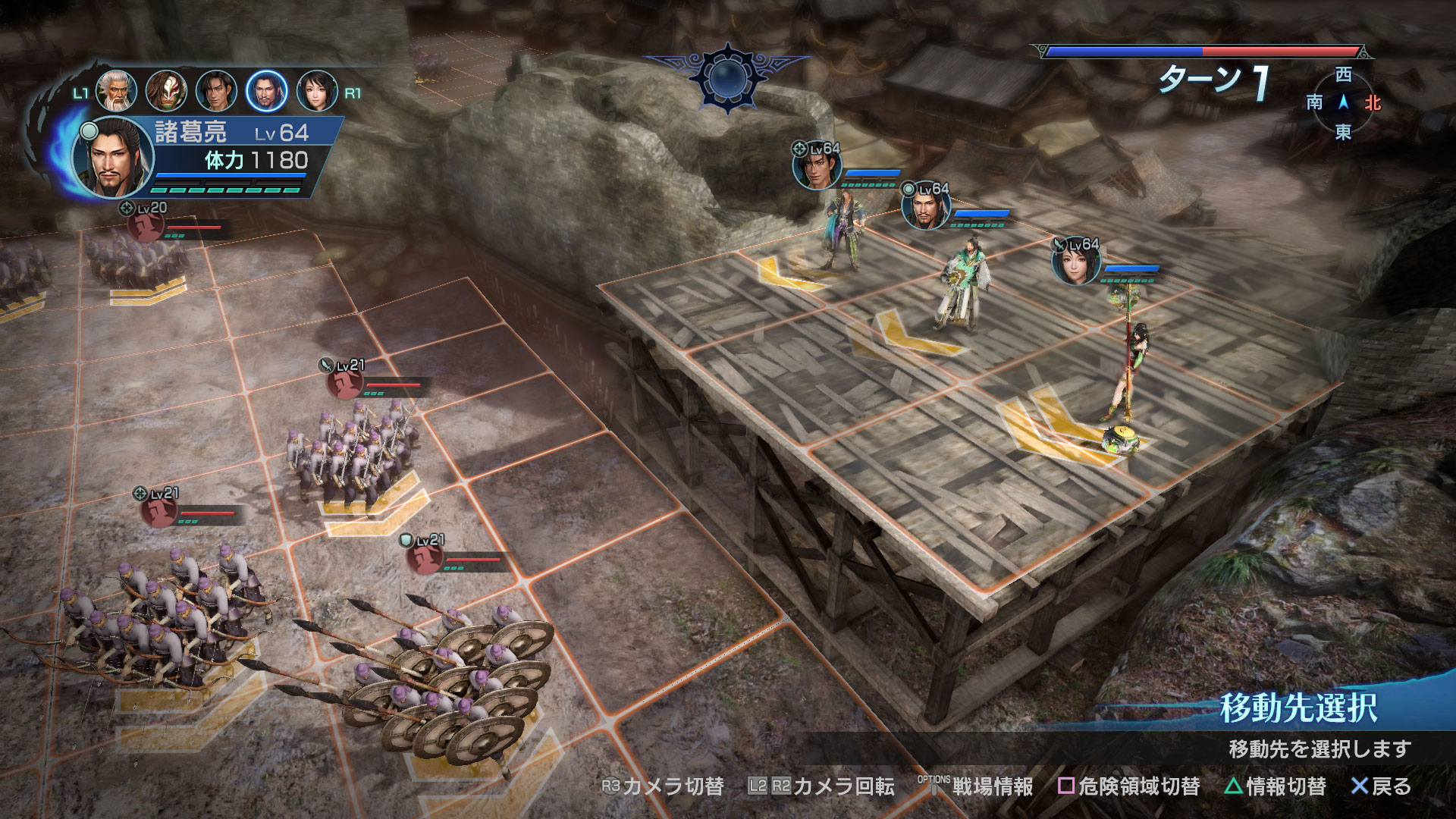This screenshot has height=819, width=1456.
Task: Choose the female ally's Lv64 unit marker
Action: coord(1076,262)
